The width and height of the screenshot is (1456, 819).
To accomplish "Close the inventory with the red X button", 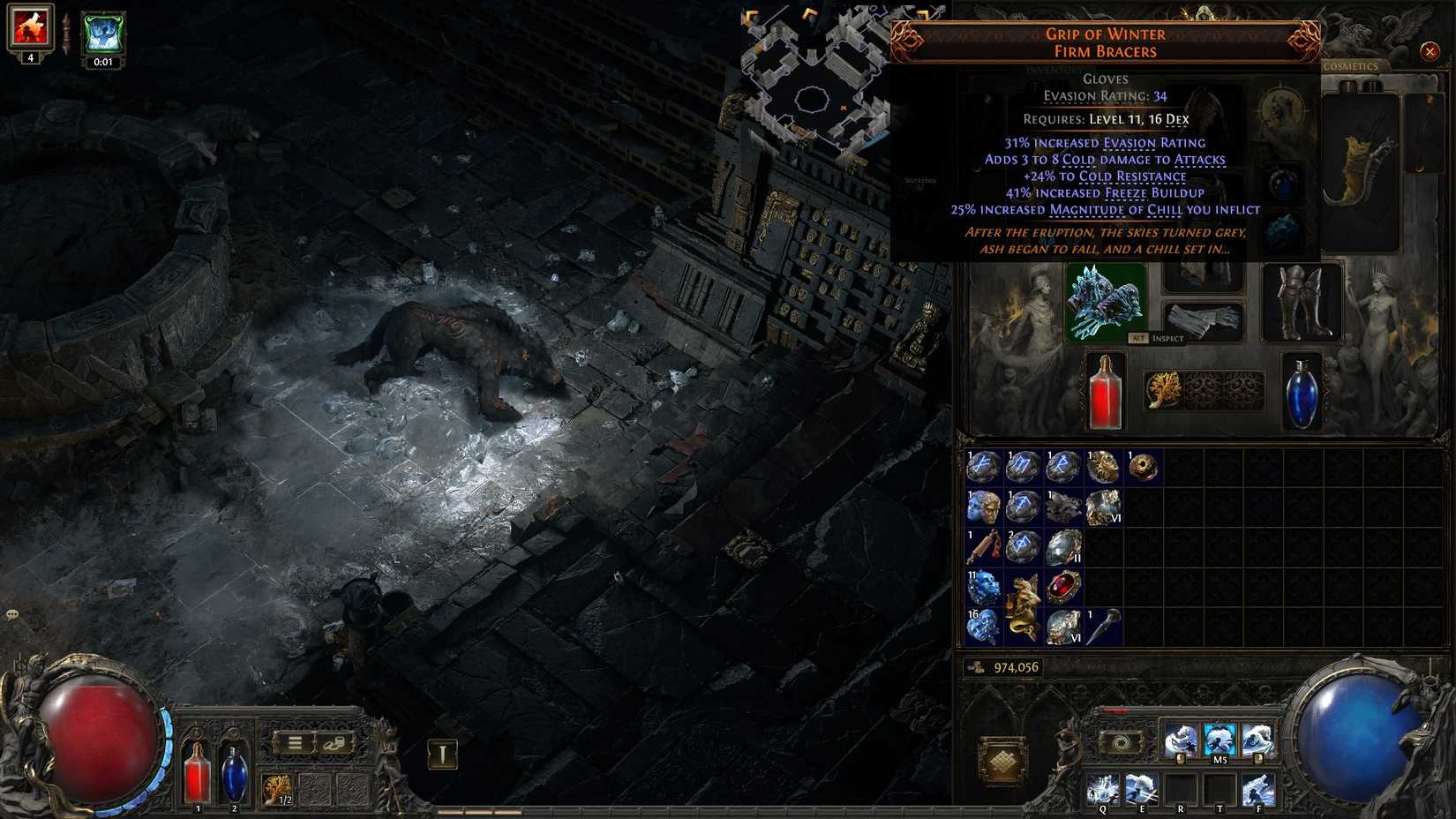I will [x=1430, y=51].
